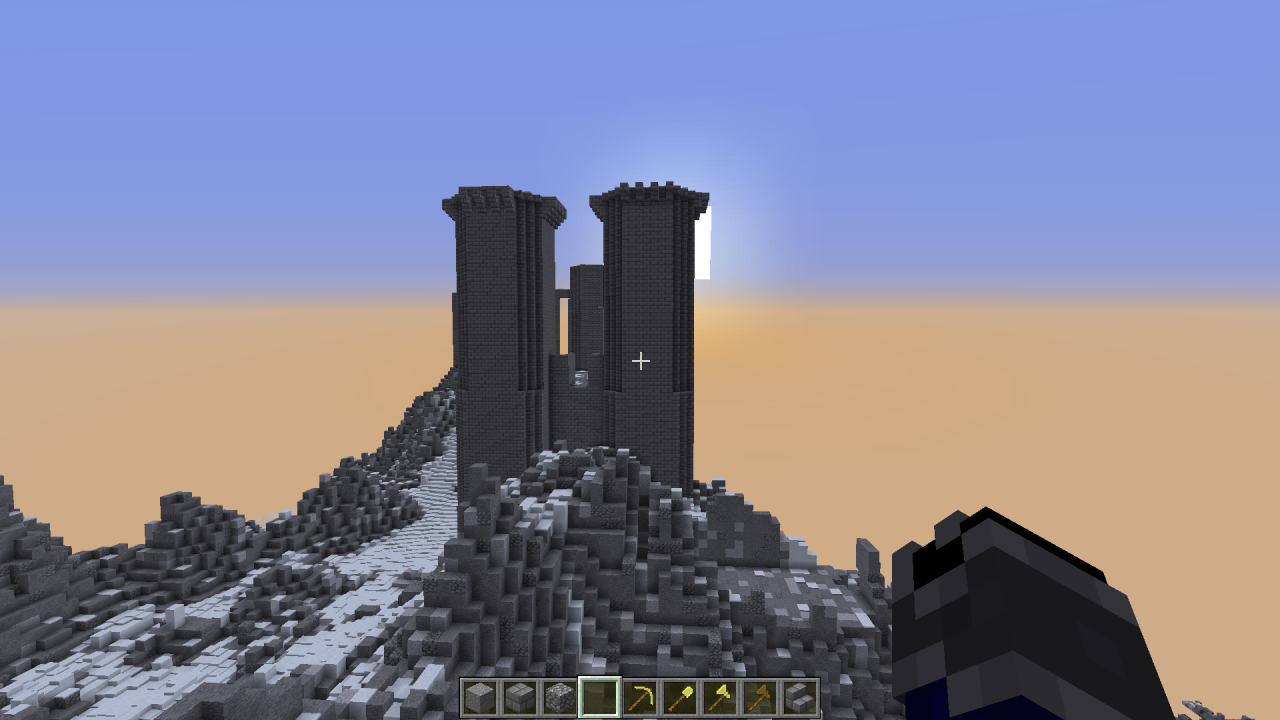The width and height of the screenshot is (1280, 720).
Task: Choose the stone bricks hotbar slot
Action: click(519, 697)
